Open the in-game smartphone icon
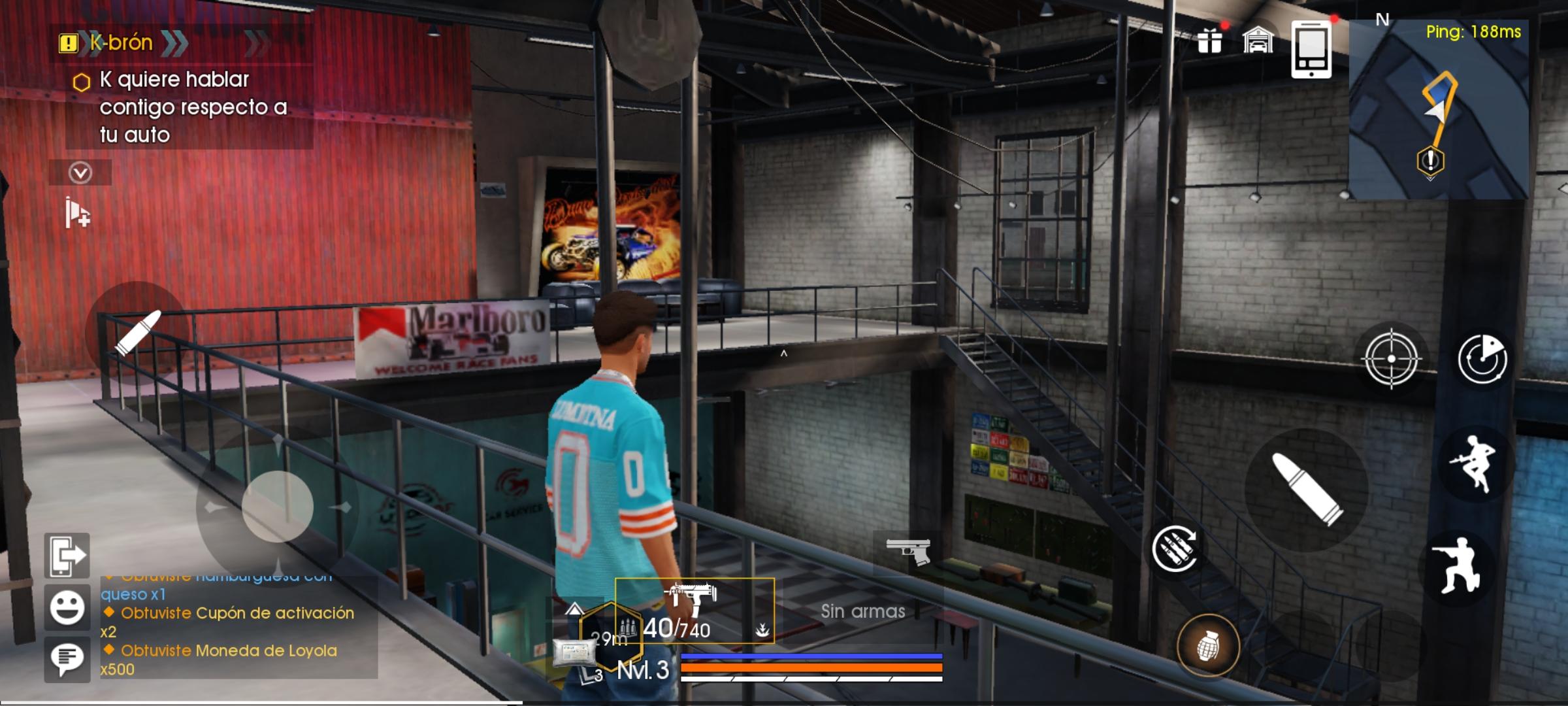This screenshot has height=706, width=1568. coord(1310,48)
